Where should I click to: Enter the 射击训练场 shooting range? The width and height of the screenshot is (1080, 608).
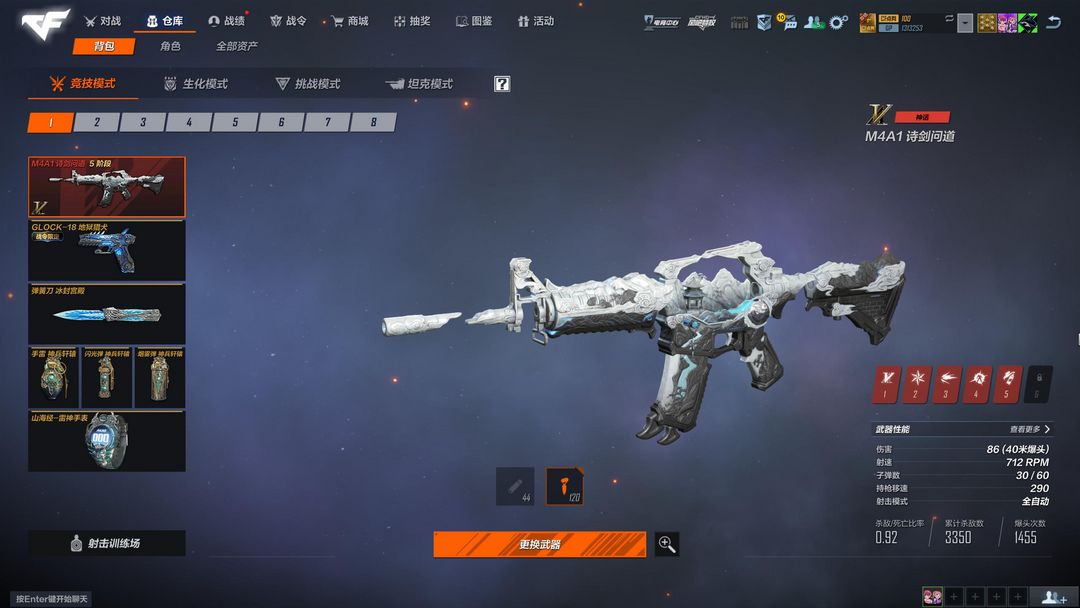click(x=106, y=543)
